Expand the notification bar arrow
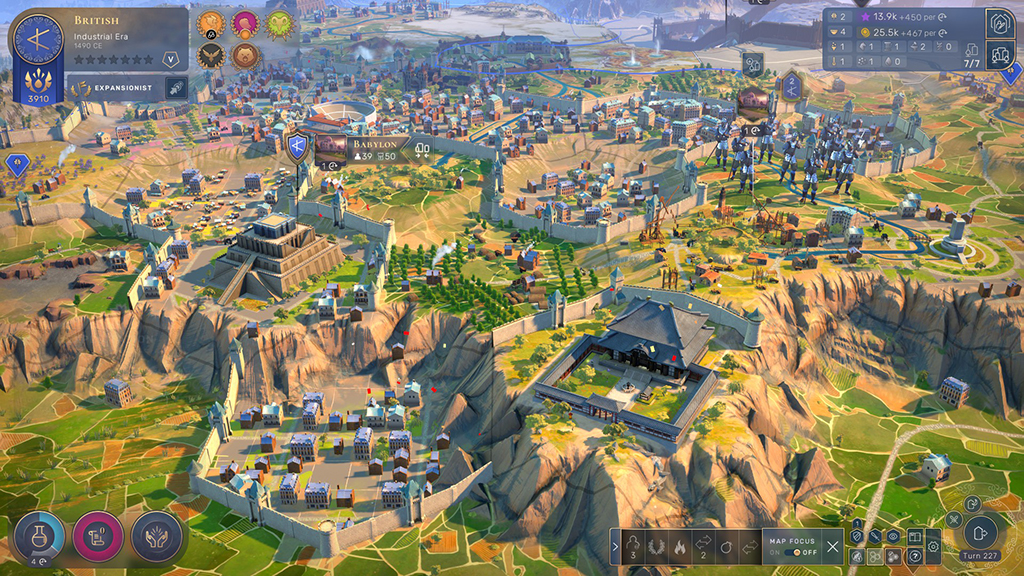 click(x=614, y=546)
